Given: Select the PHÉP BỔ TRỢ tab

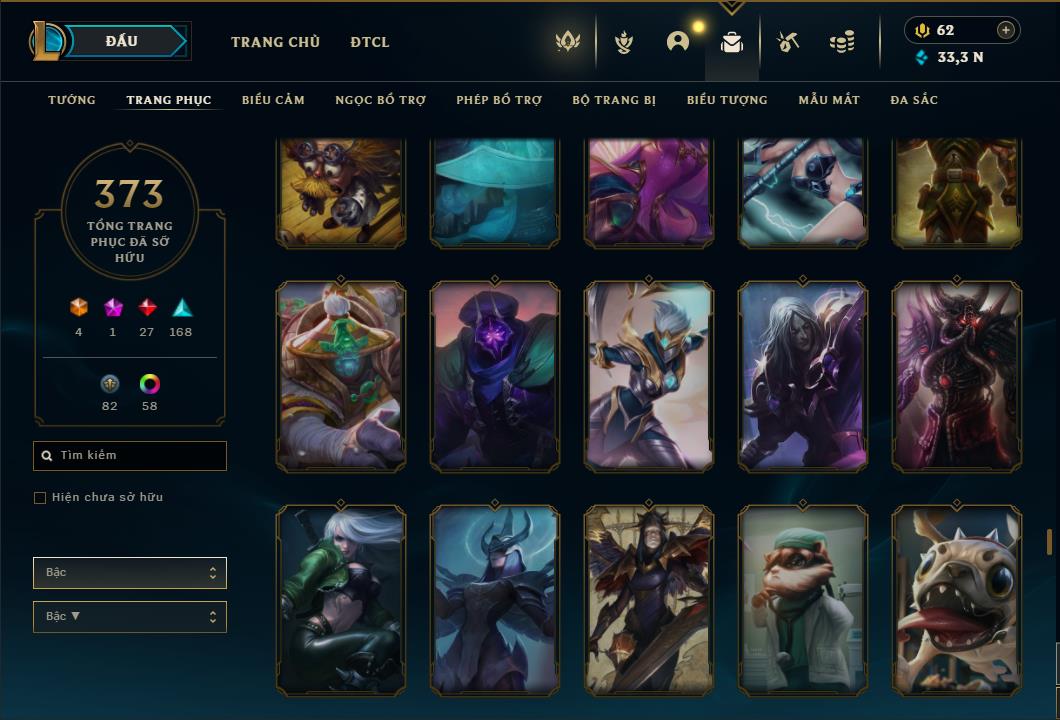Looking at the screenshot, I should pyautogui.click(x=499, y=100).
